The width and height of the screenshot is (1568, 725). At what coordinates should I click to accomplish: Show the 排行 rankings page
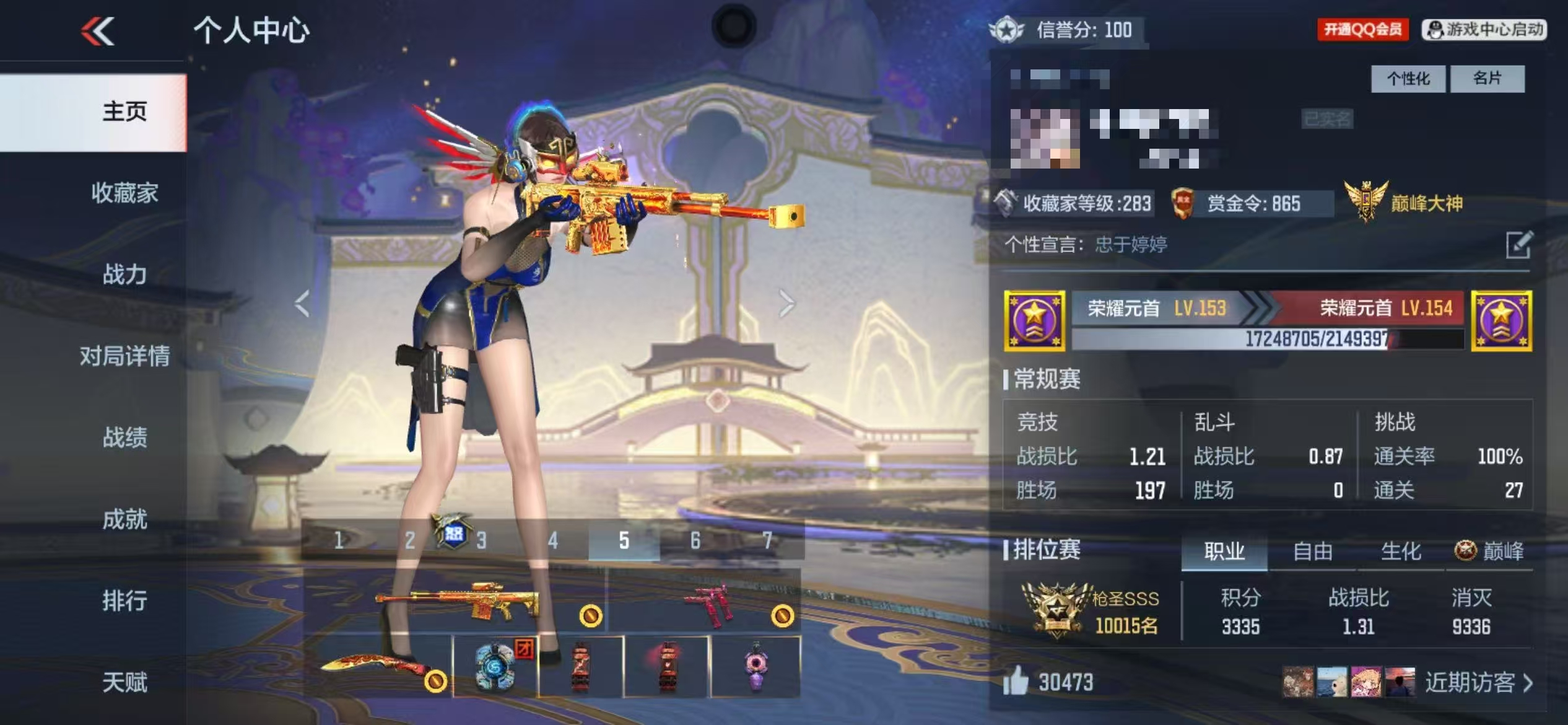[124, 600]
